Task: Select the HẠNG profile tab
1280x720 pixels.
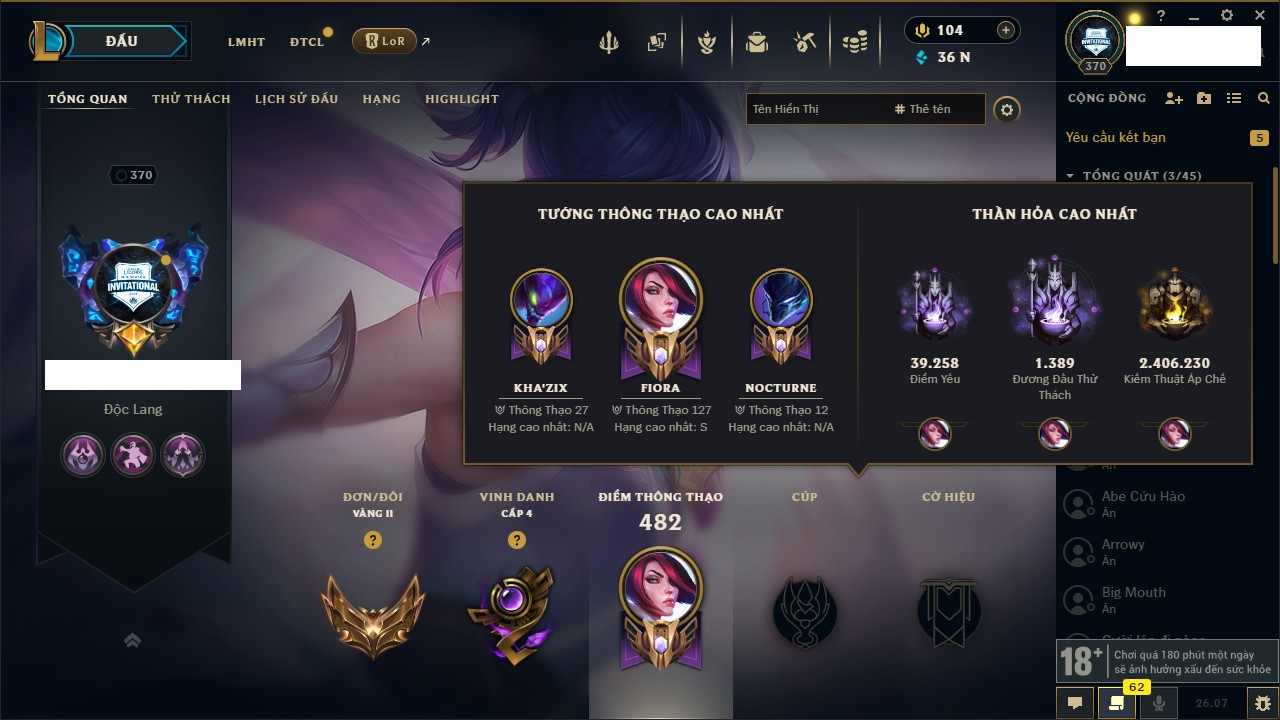Action: click(381, 99)
